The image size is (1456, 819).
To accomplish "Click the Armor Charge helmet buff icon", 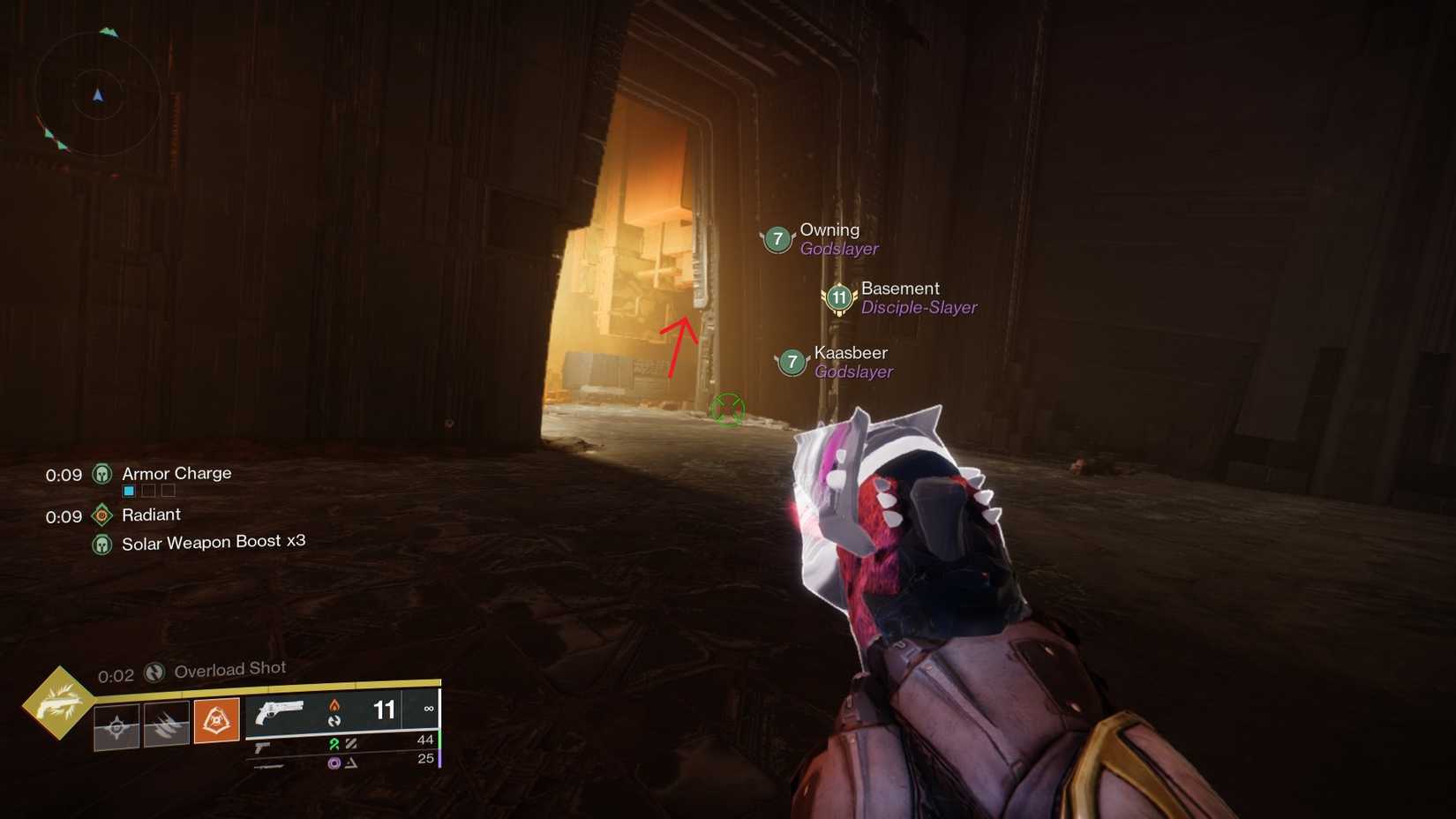I will coord(102,474).
